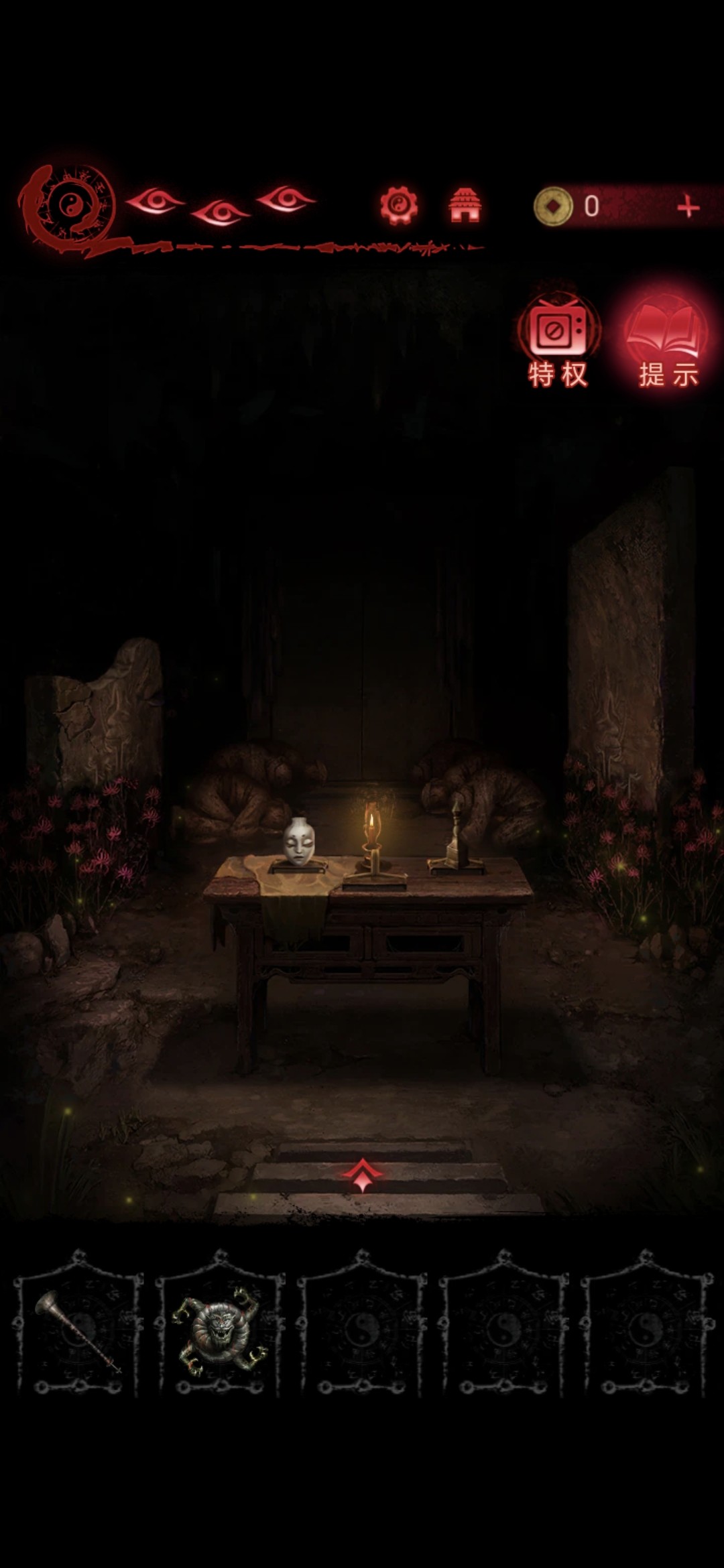Add coins with the plus button

(x=688, y=207)
